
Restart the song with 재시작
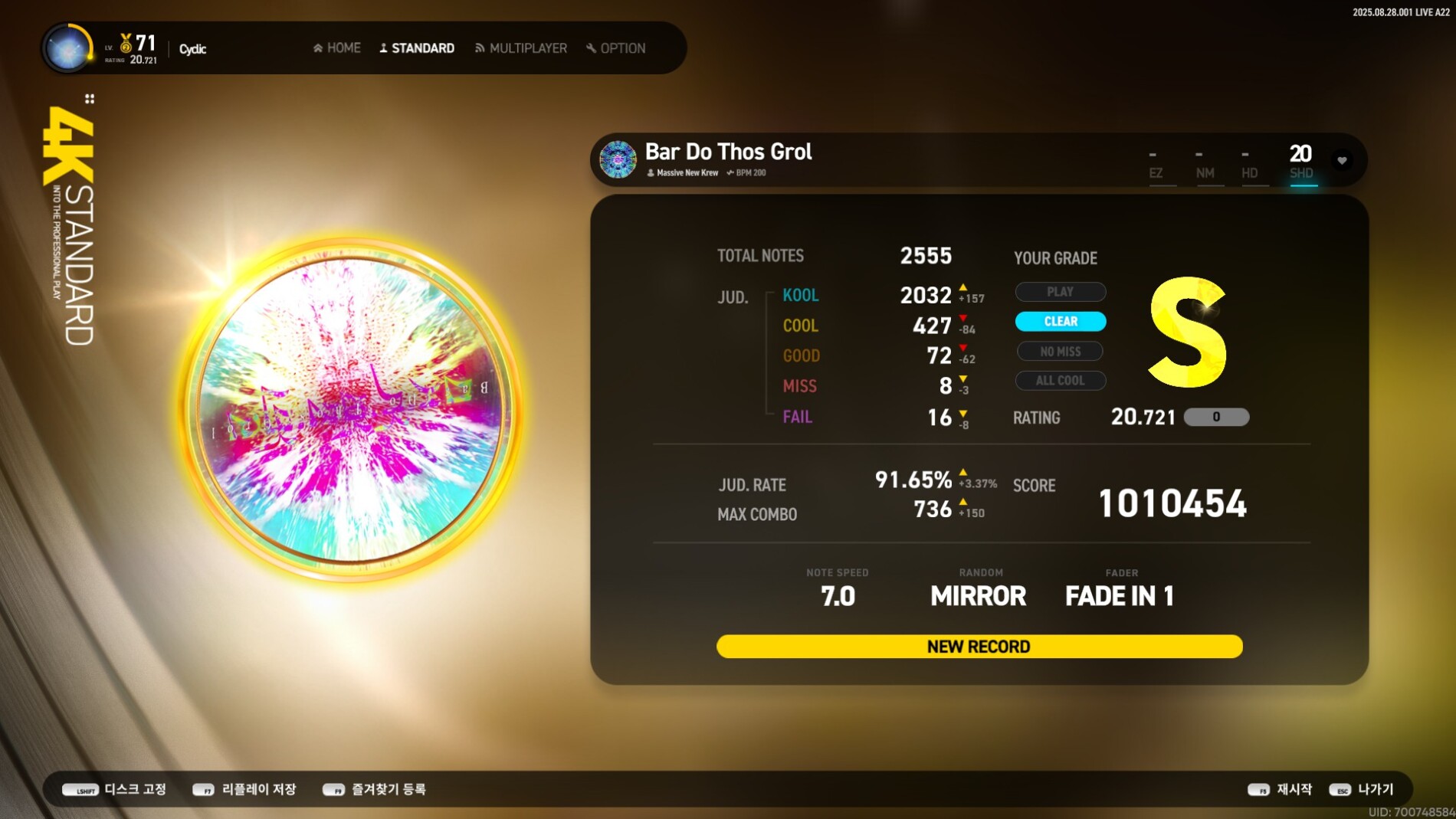(x=1281, y=789)
